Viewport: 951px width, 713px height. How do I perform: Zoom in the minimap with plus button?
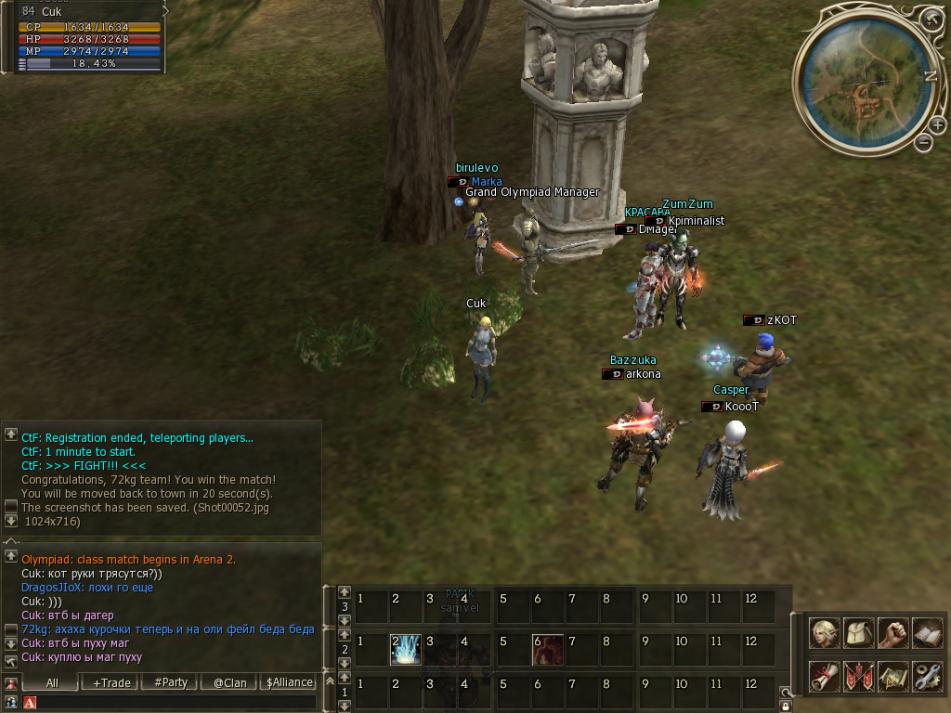937,126
